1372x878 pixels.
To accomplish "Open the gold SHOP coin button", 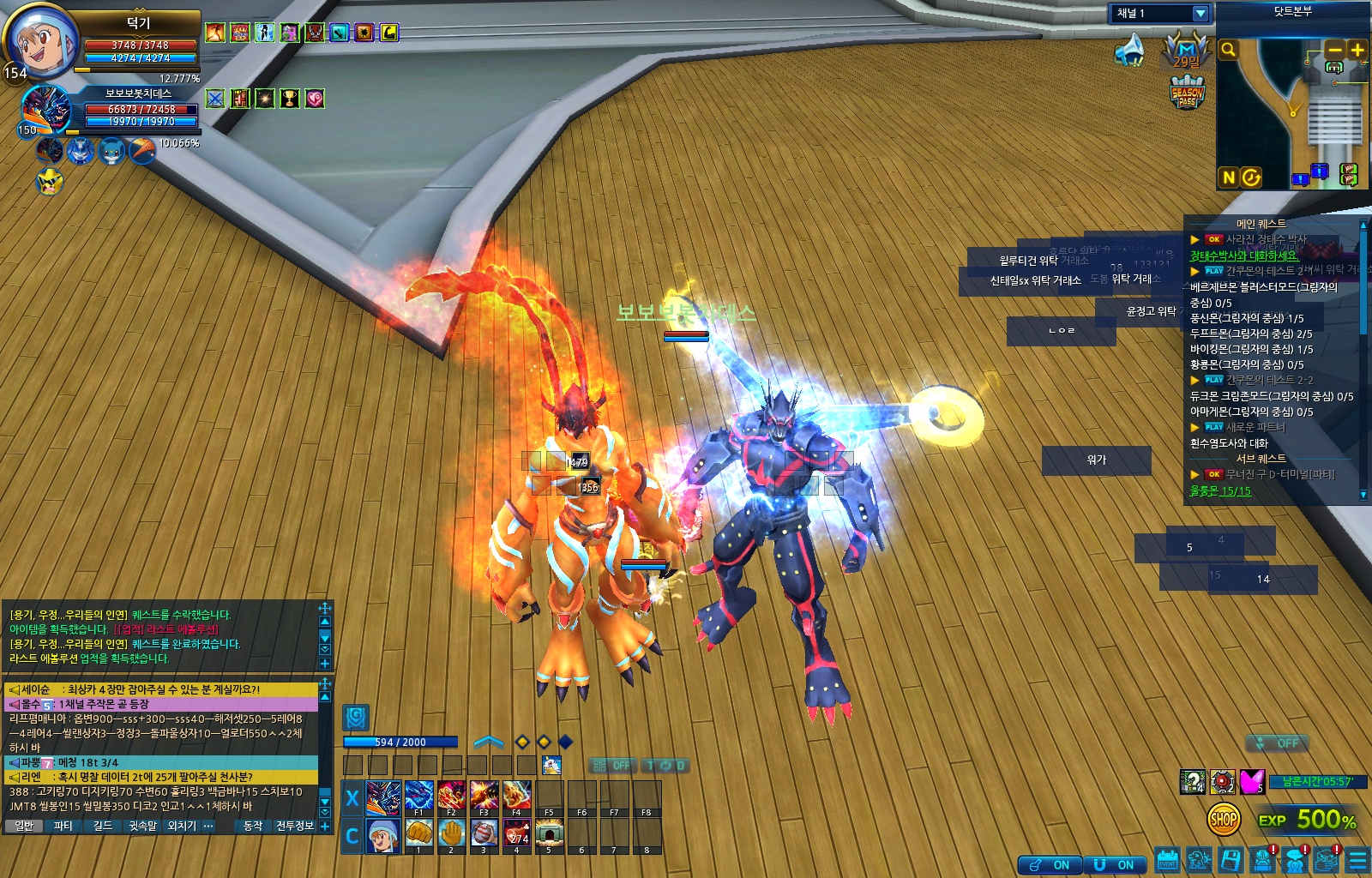I will [x=1224, y=820].
